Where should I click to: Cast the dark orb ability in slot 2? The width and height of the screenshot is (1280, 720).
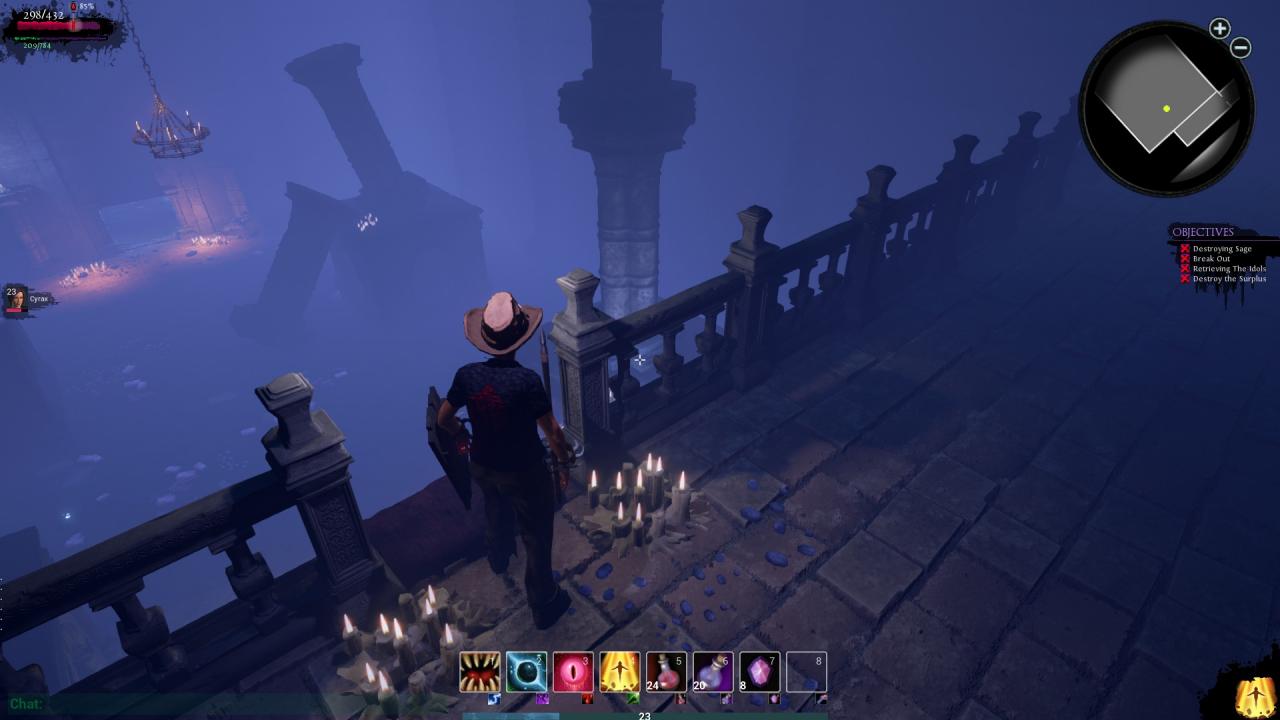pos(526,672)
